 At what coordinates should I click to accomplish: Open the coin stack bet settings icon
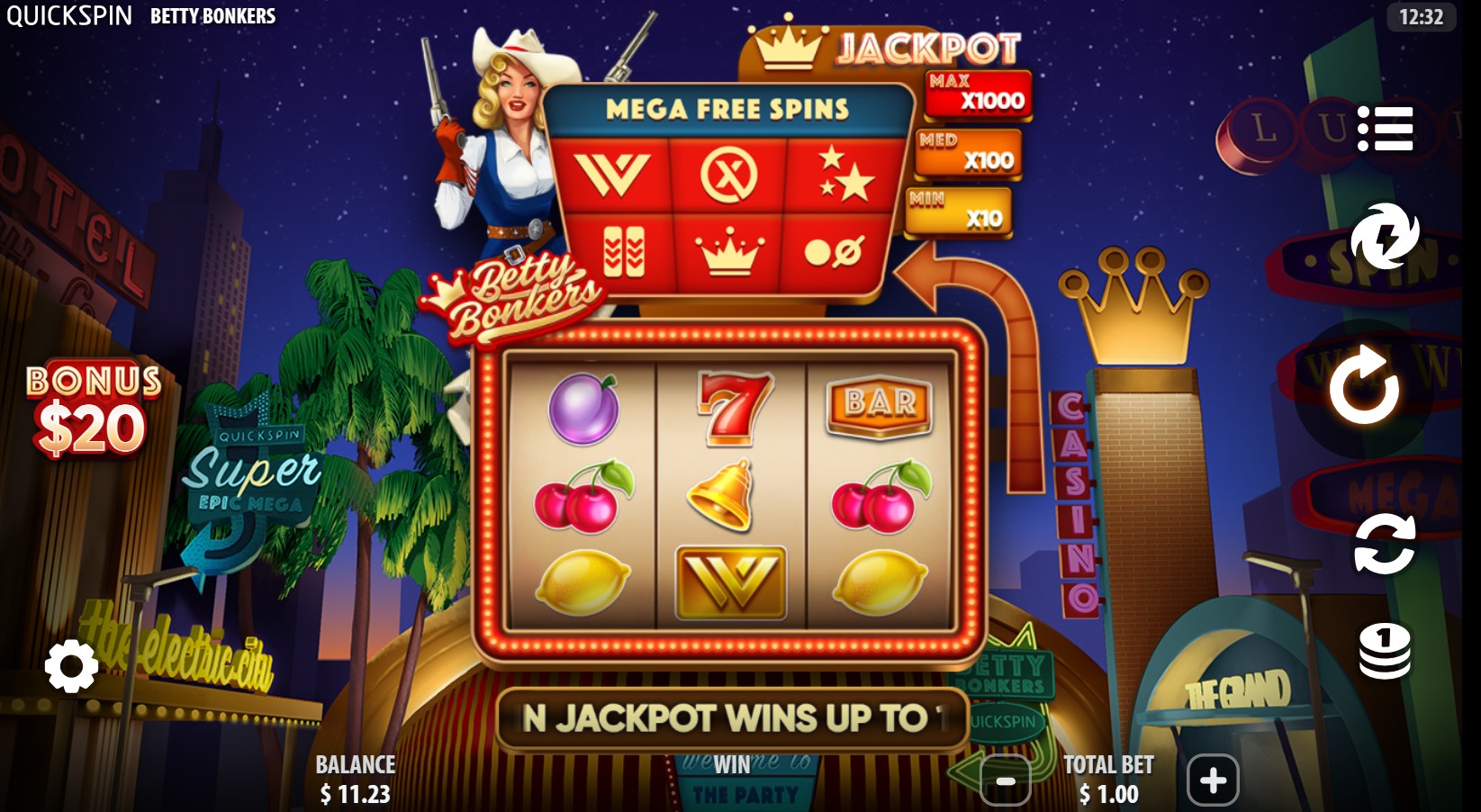1384,652
